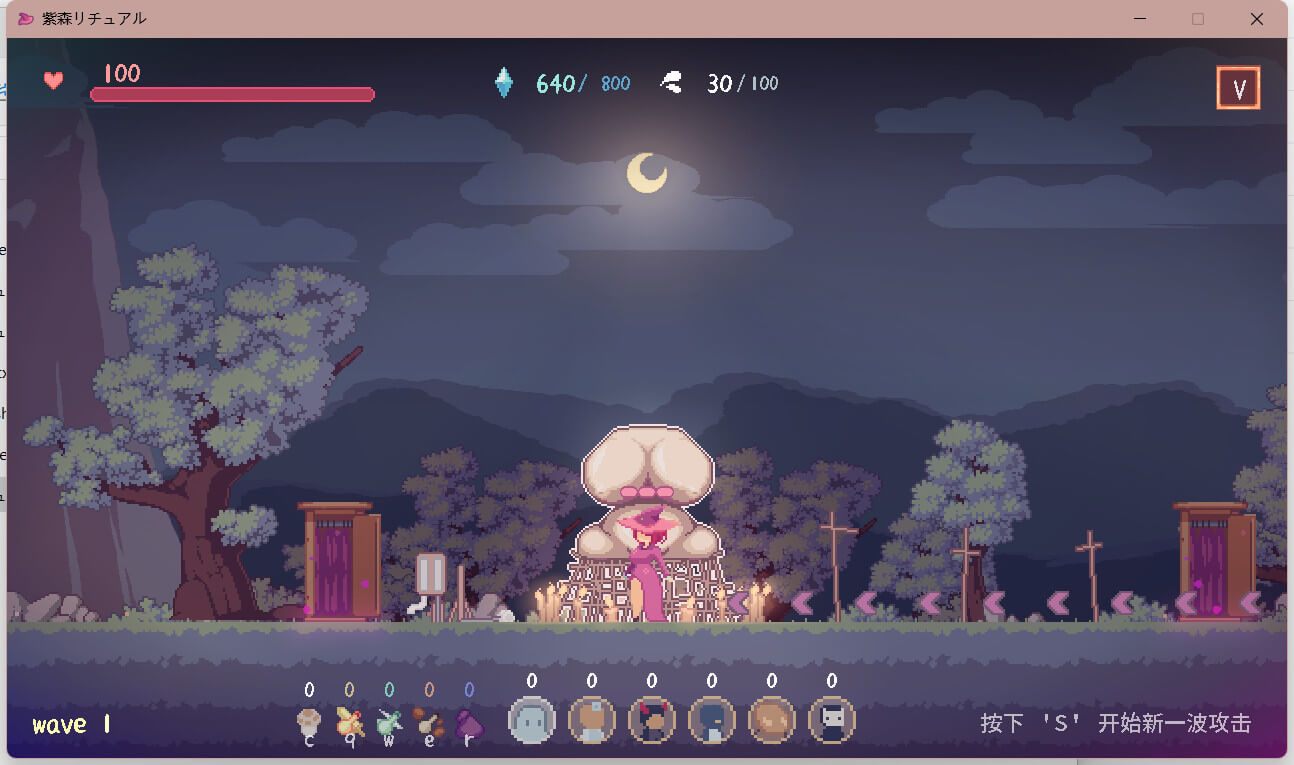Choose the nurse-capped unit portrait
The image size is (1294, 765).
pyautogui.click(x=591, y=720)
